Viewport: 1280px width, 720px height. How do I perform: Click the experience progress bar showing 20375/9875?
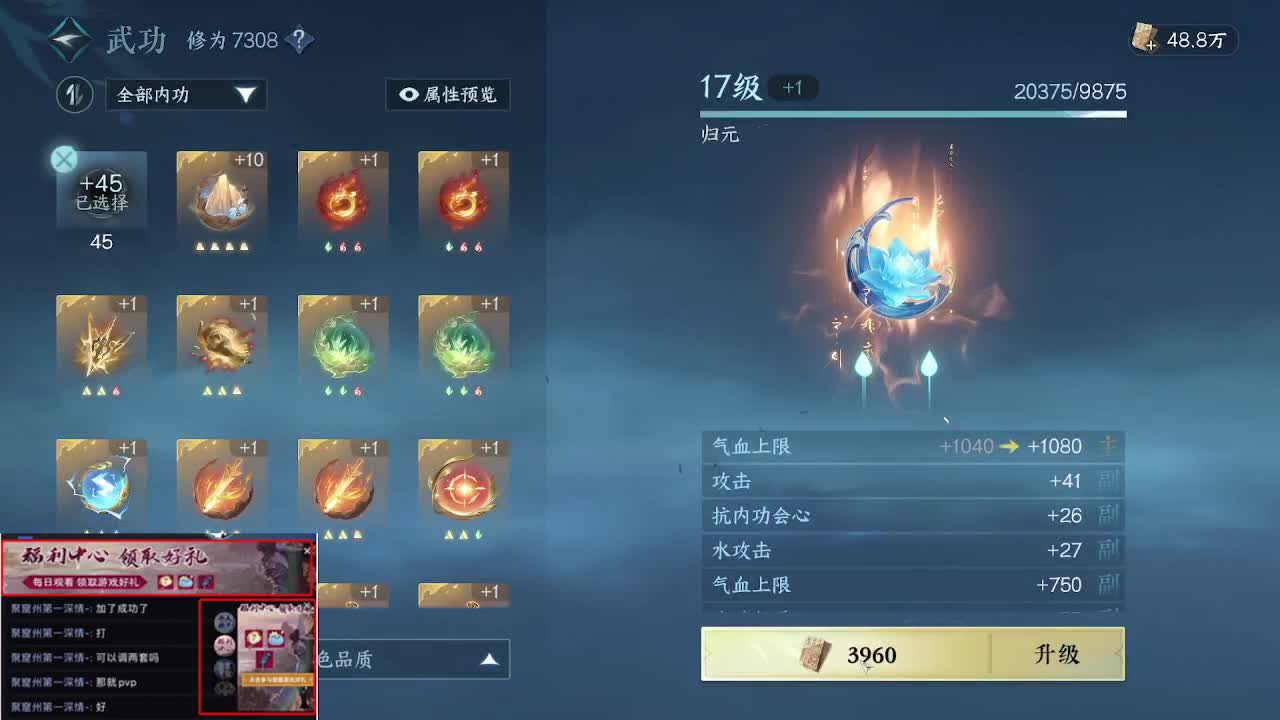tap(913, 115)
